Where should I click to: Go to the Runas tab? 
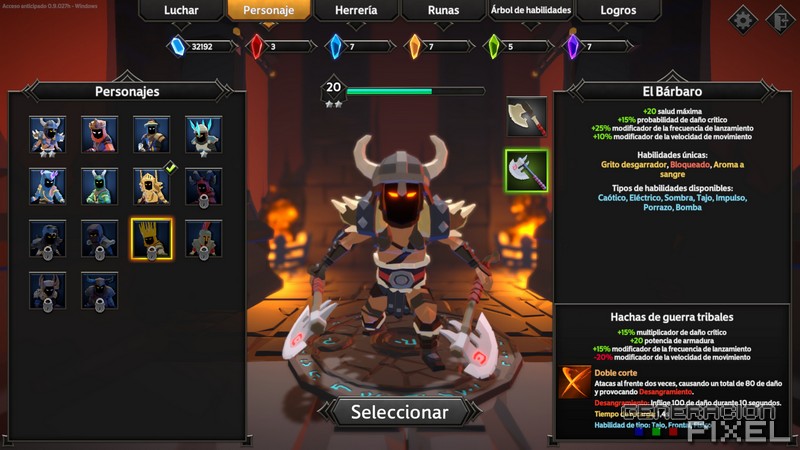pos(443,10)
